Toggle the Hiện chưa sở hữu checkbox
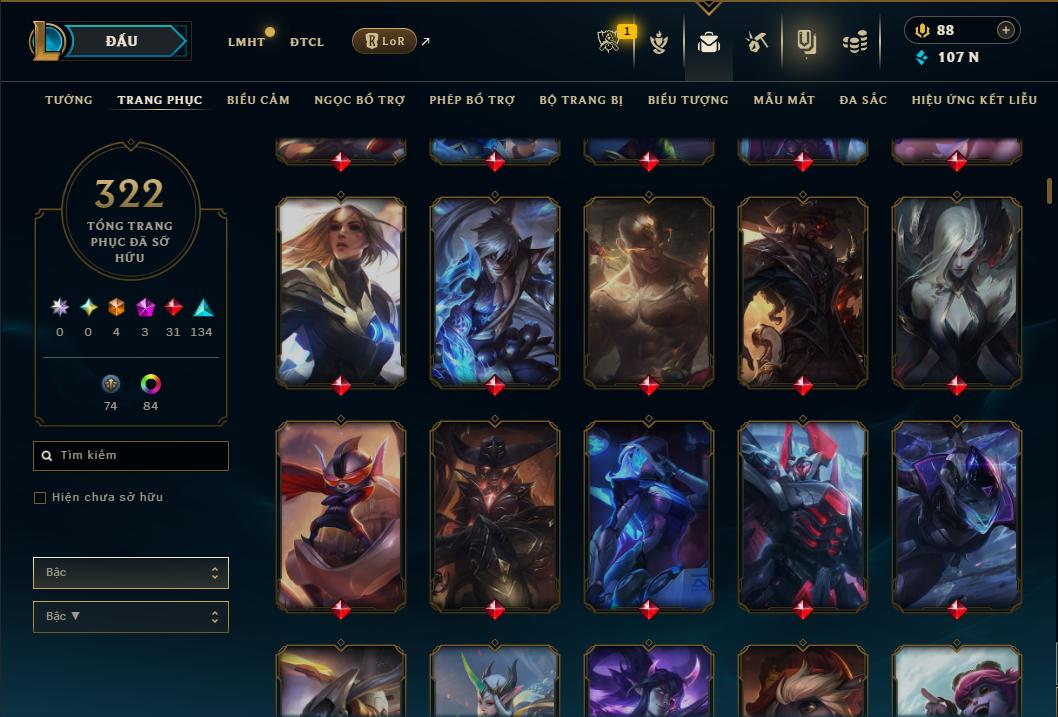This screenshot has height=717, width=1058. coord(40,498)
